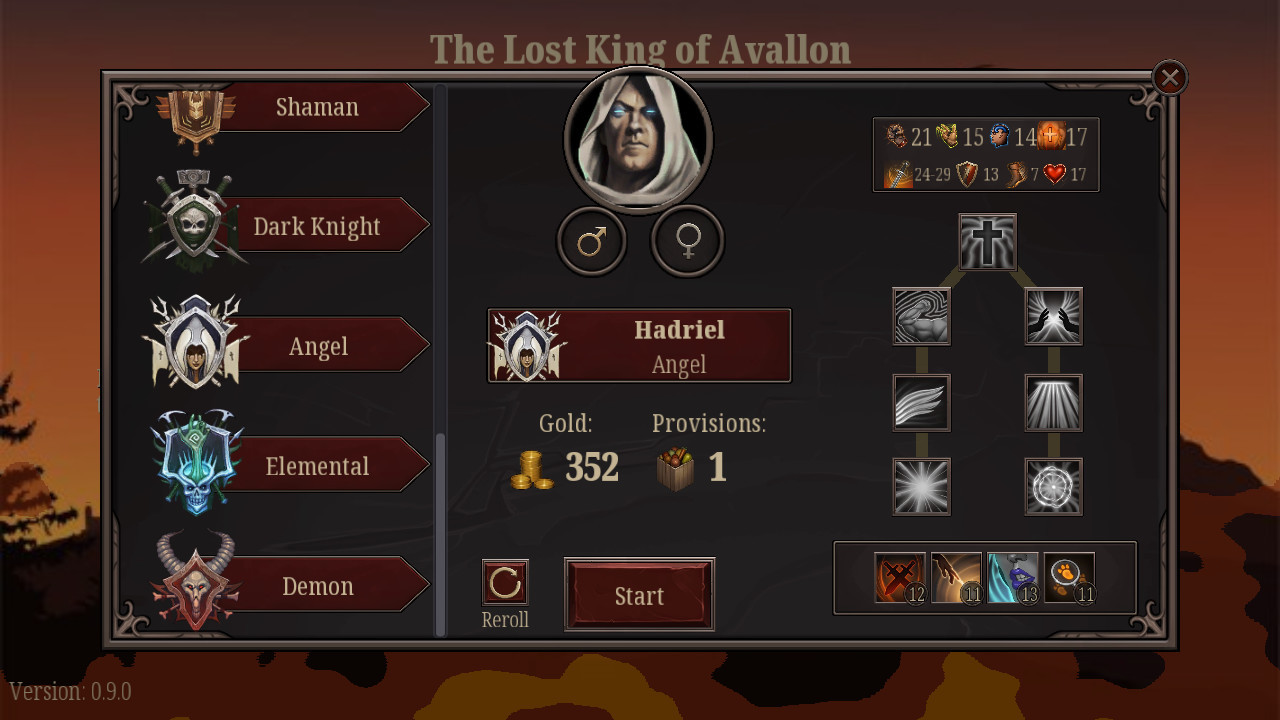The width and height of the screenshot is (1280, 720).
Task: Click the holy cross node atop the talent tree
Action: coord(987,241)
